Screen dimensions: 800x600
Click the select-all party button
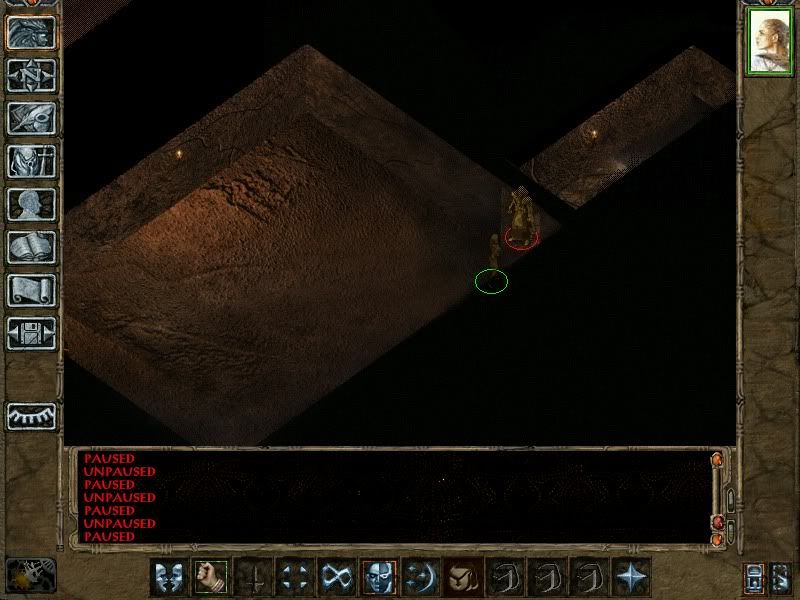pyautogui.click(x=779, y=577)
